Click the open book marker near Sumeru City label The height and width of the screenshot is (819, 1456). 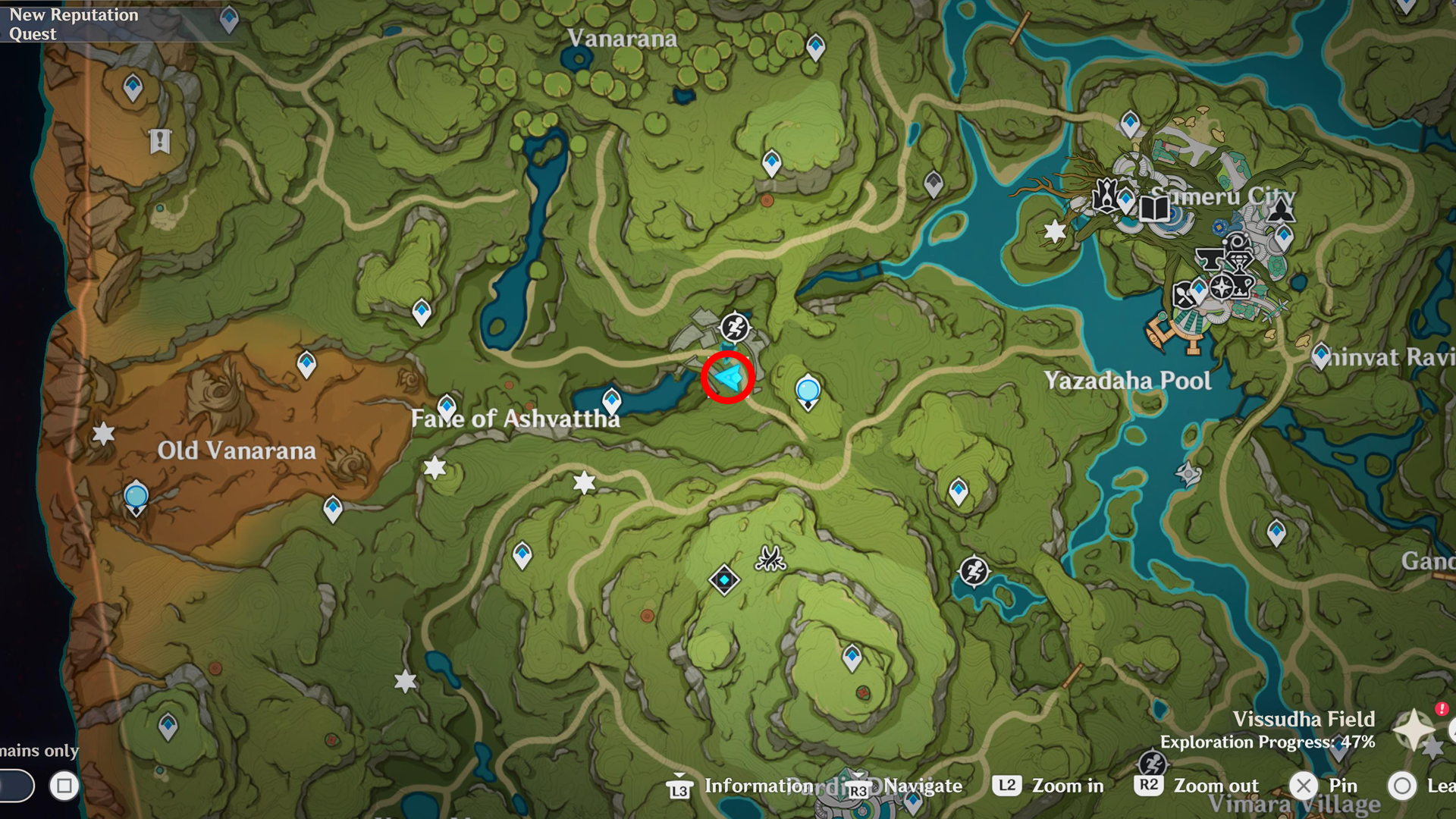tap(1155, 211)
